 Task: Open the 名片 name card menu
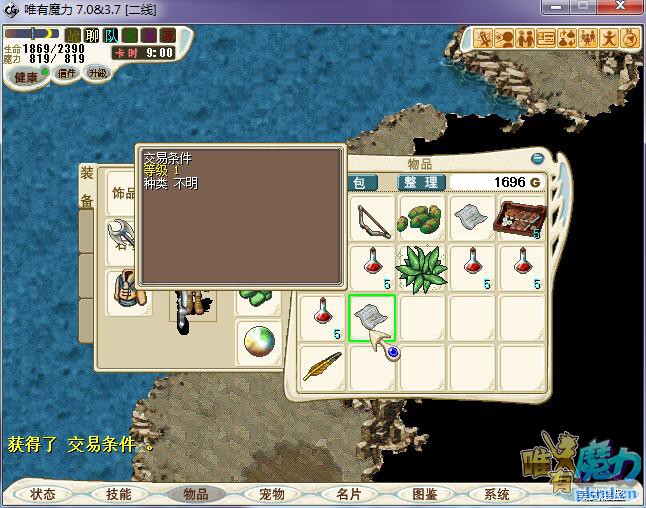pyautogui.click(x=347, y=494)
